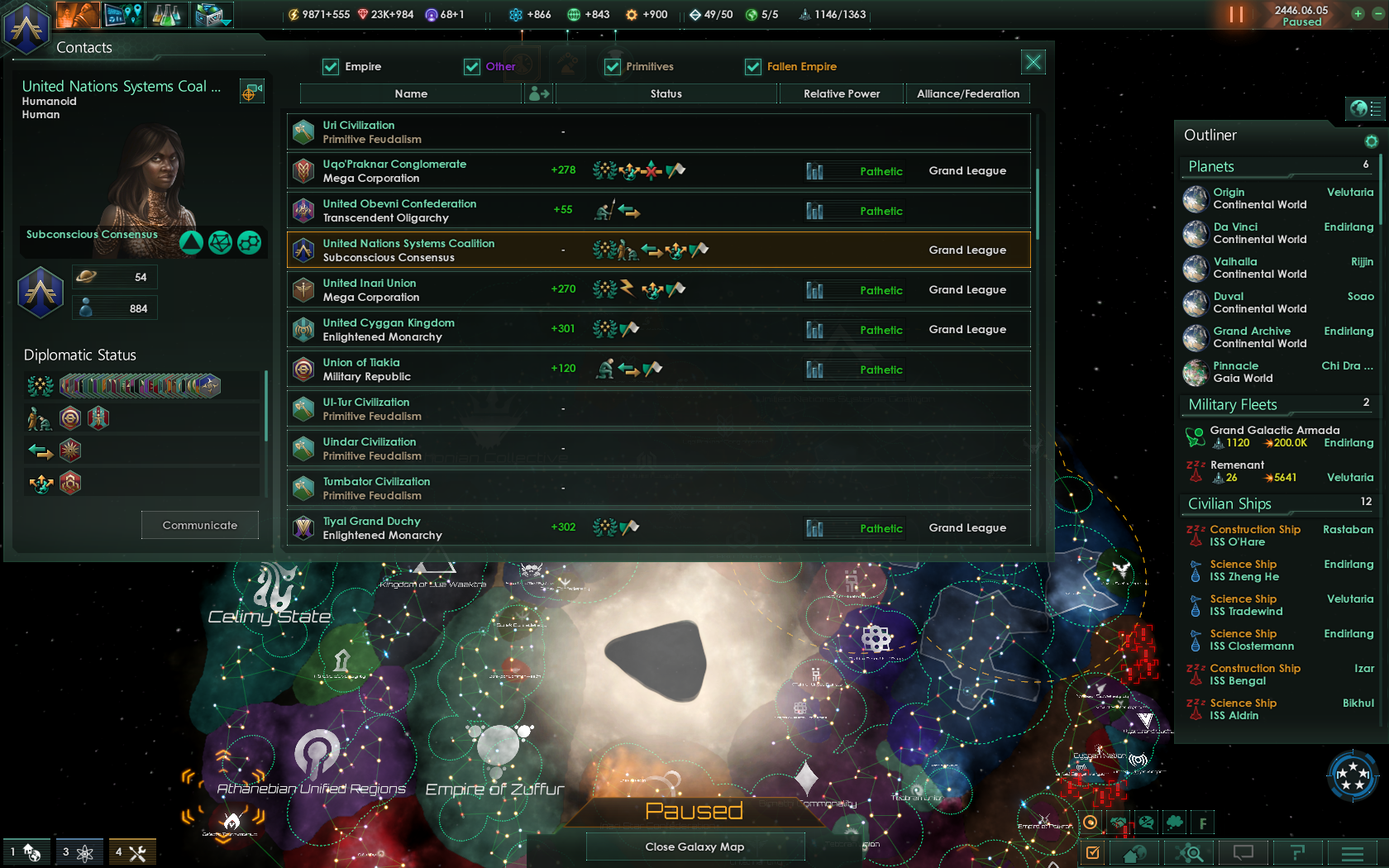
Task: Uncheck the Fallen Empire filter
Action: click(x=753, y=66)
